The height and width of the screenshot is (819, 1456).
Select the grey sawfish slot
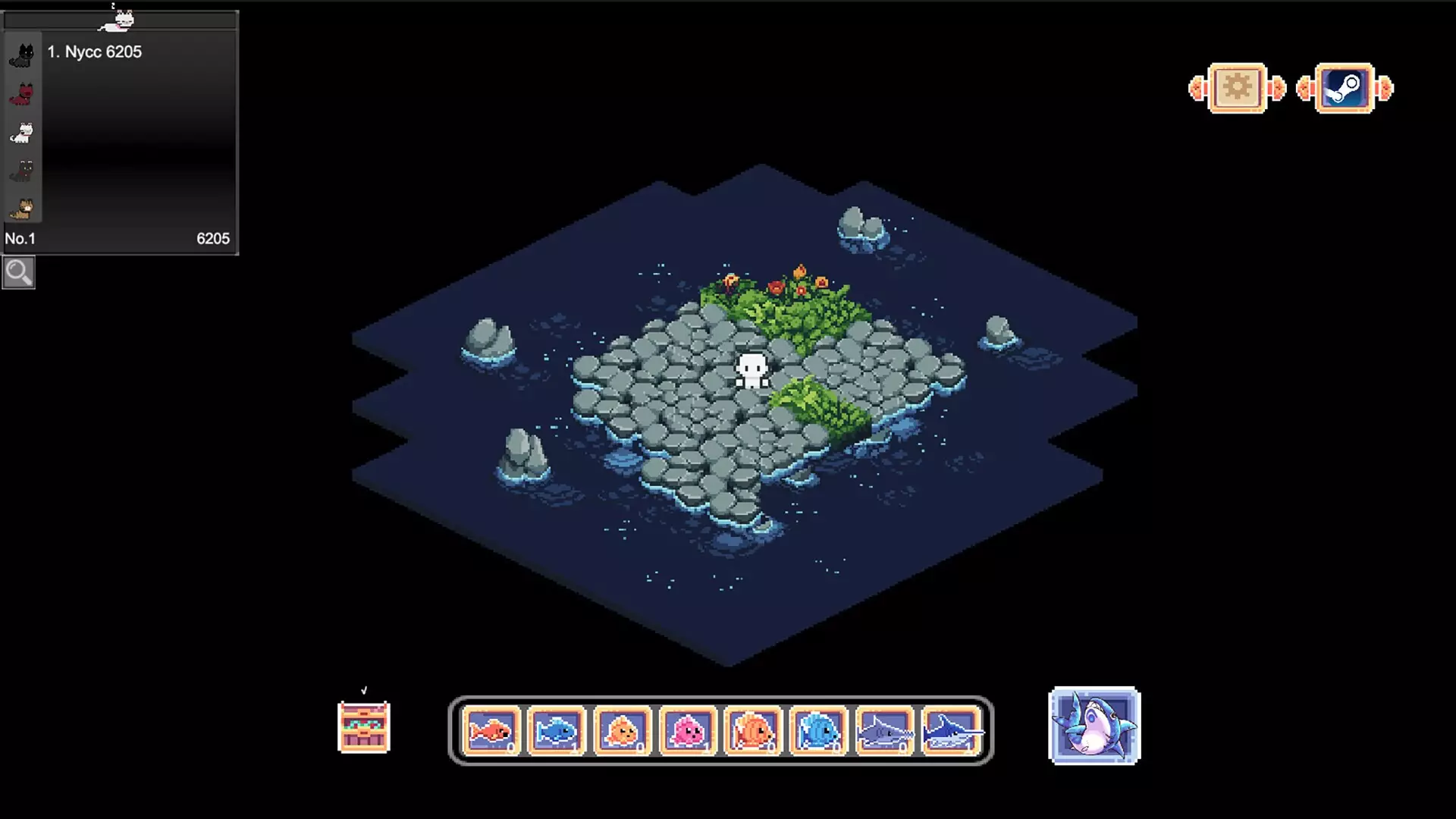pos(884,731)
